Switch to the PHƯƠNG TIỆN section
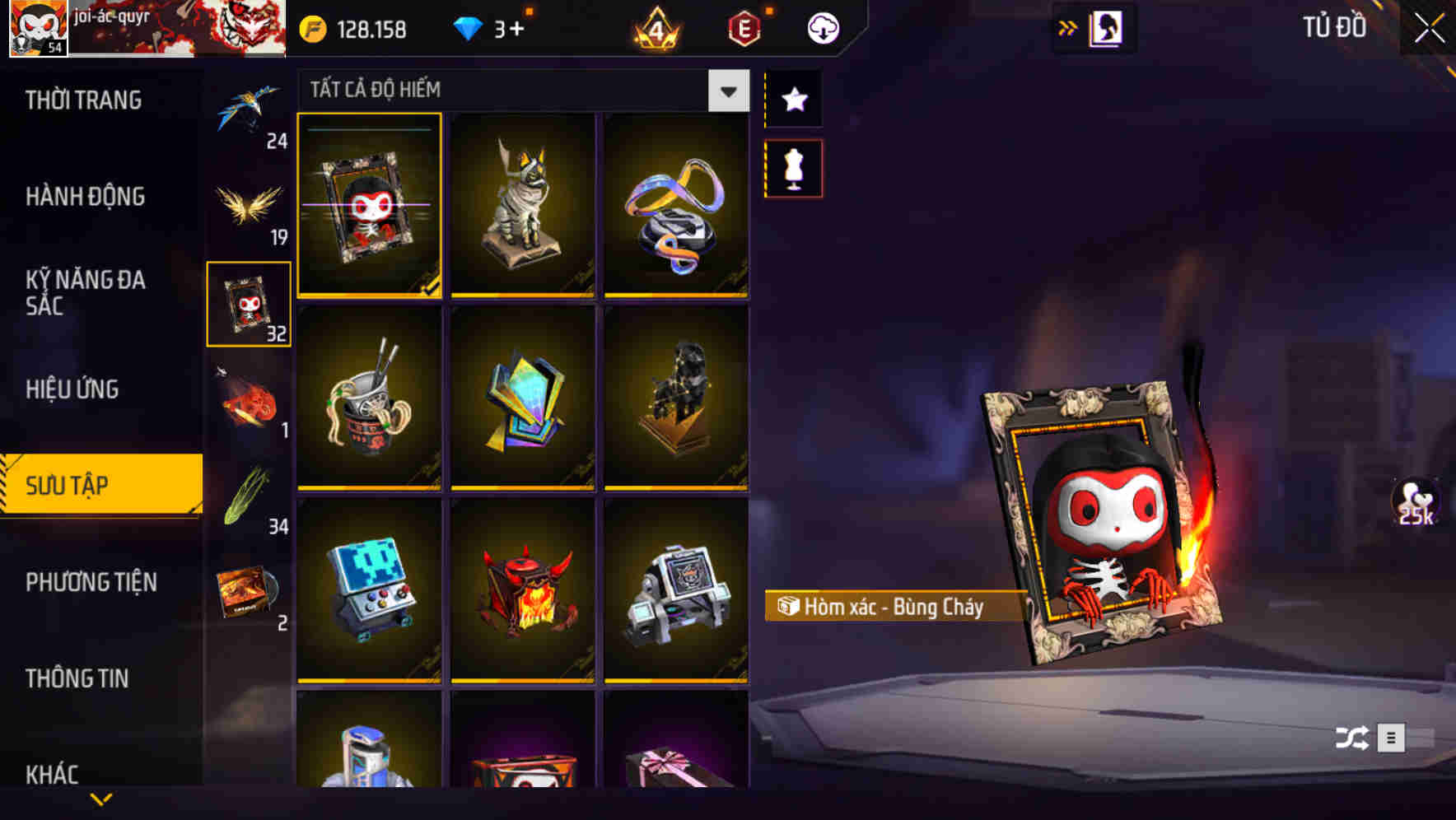 (91, 582)
